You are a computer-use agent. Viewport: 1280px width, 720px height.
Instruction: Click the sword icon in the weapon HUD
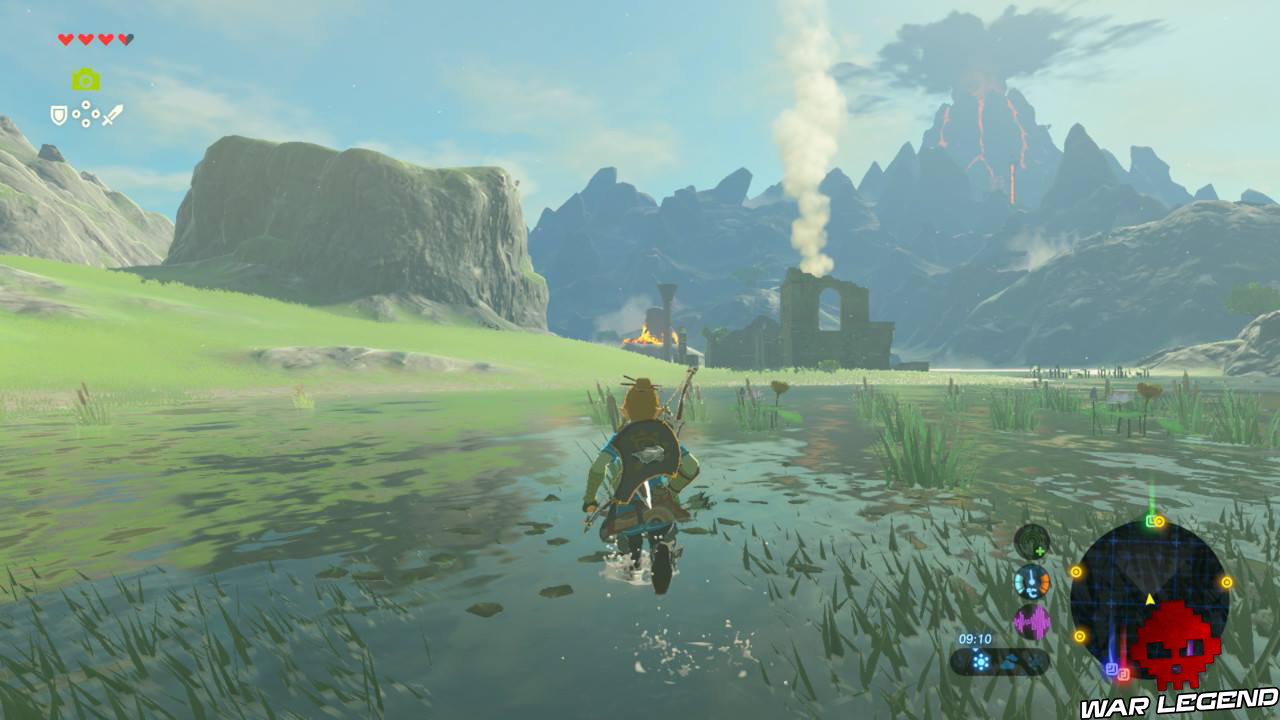pyautogui.click(x=114, y=115)
